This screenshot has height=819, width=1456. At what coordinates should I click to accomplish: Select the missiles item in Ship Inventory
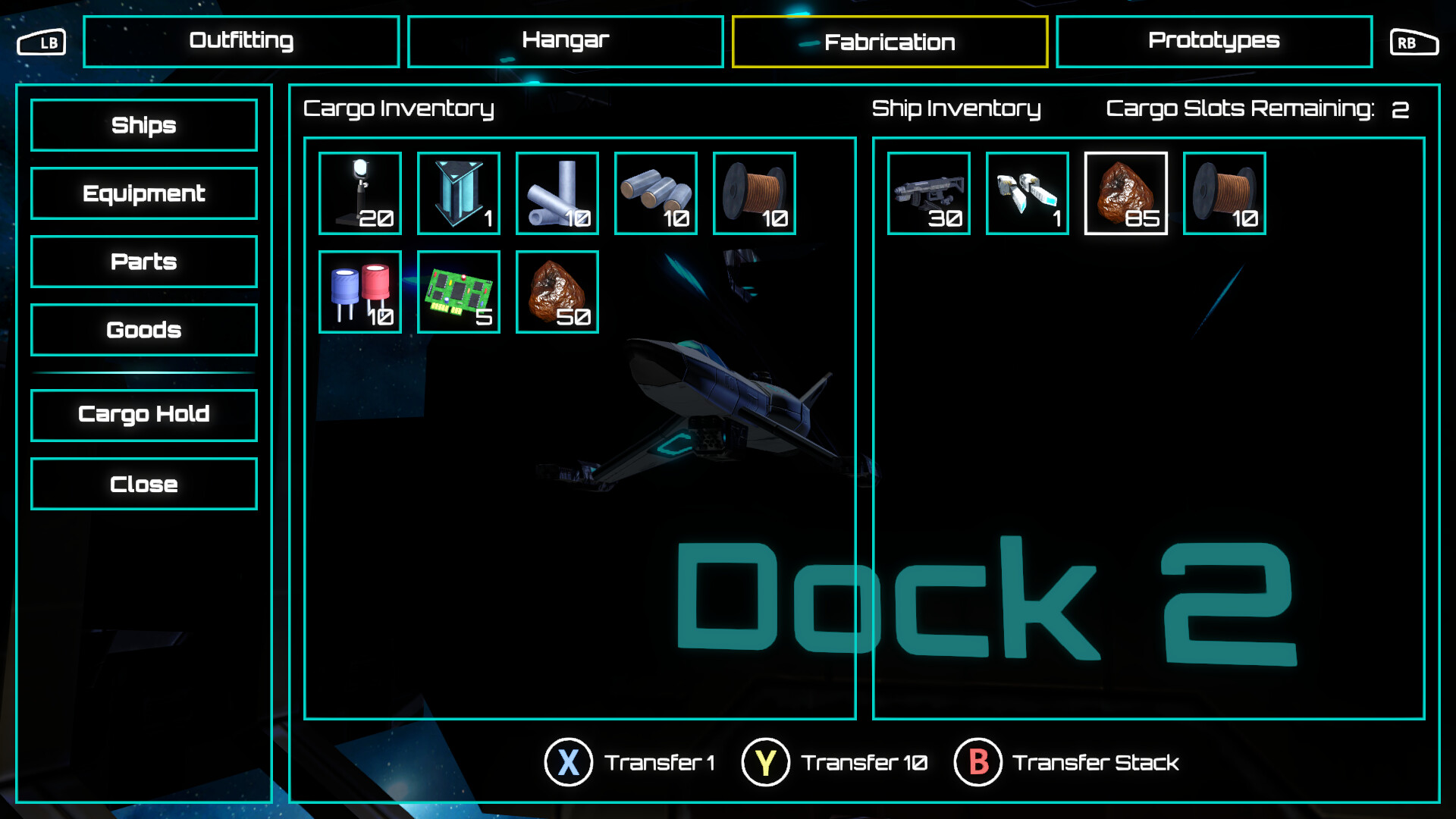click(x=1028, y=193)
